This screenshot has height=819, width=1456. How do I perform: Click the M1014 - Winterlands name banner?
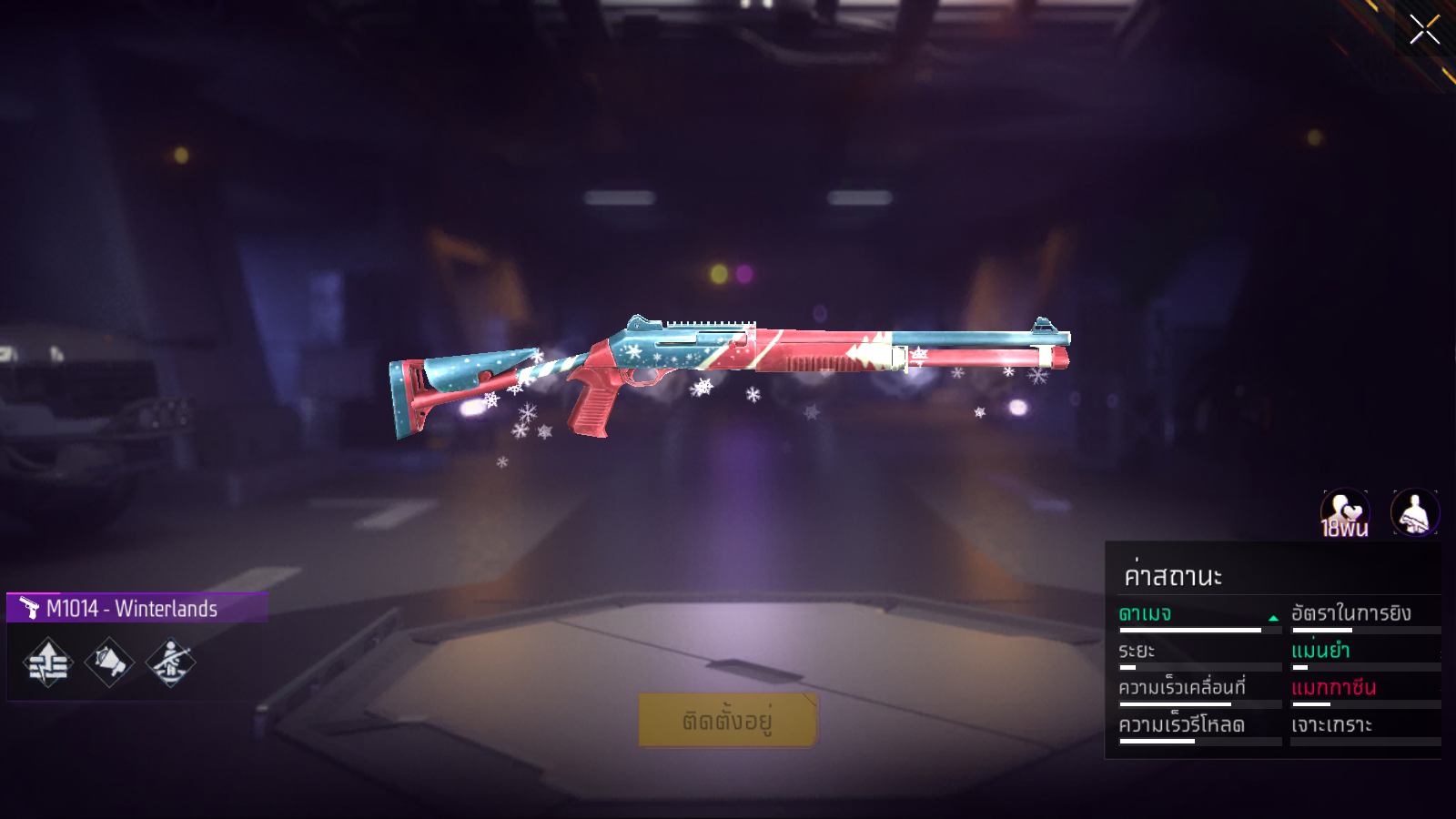pos(136,608)
